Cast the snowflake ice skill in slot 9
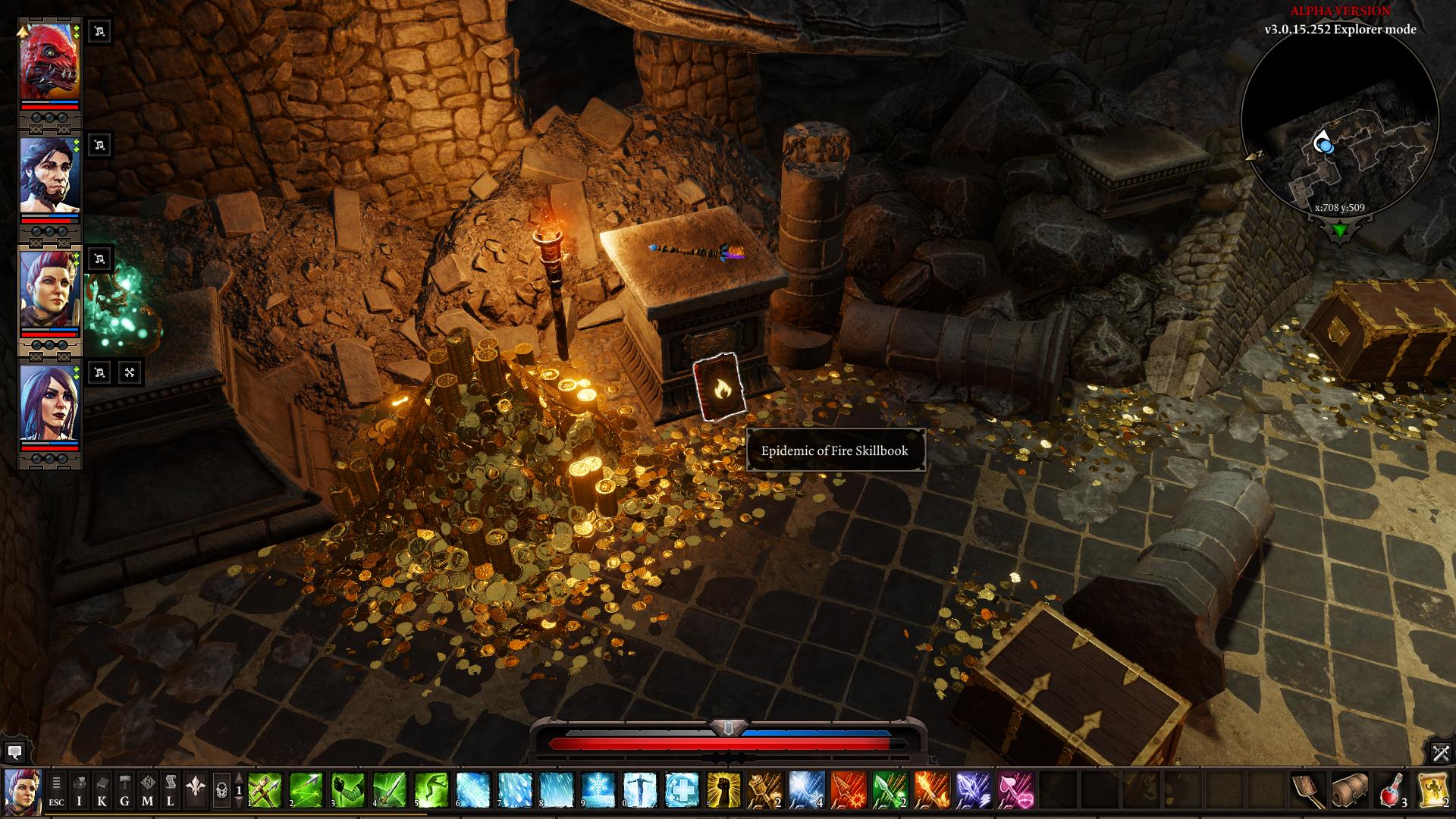Viewport: 1456px width, 819px height. [x=598, y=789]
